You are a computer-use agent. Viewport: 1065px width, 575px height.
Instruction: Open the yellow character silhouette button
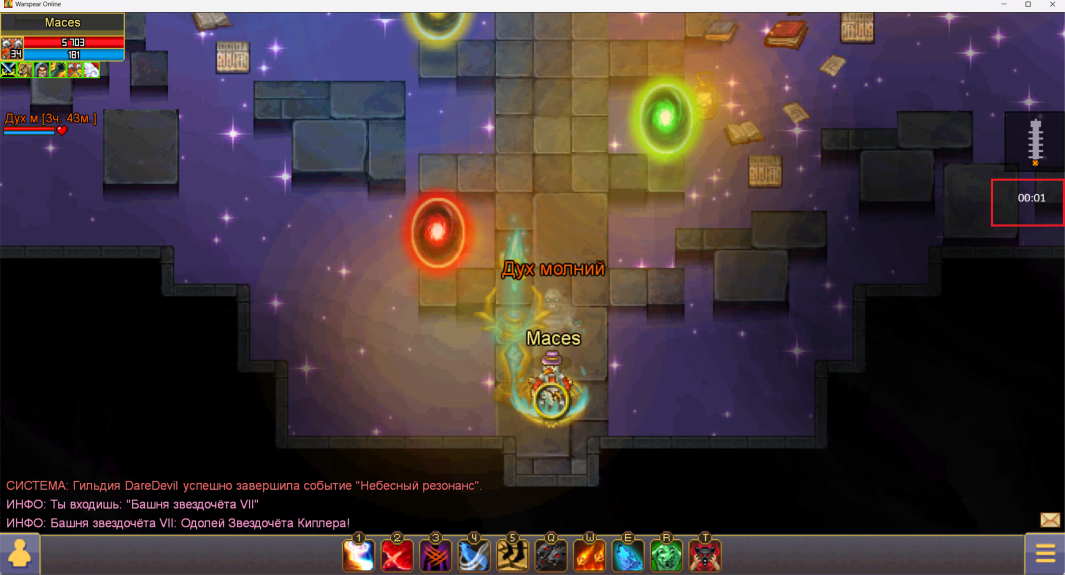point(19,554)
